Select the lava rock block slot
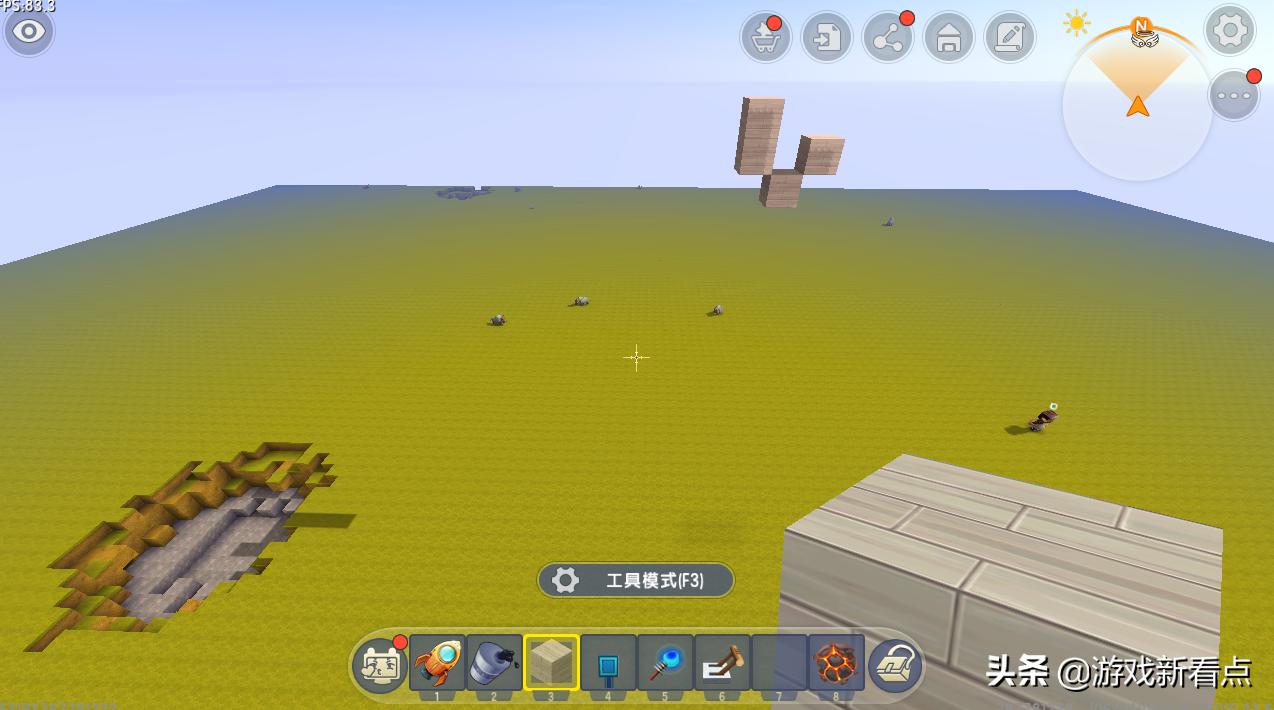1274x710 pixels. 836,662
